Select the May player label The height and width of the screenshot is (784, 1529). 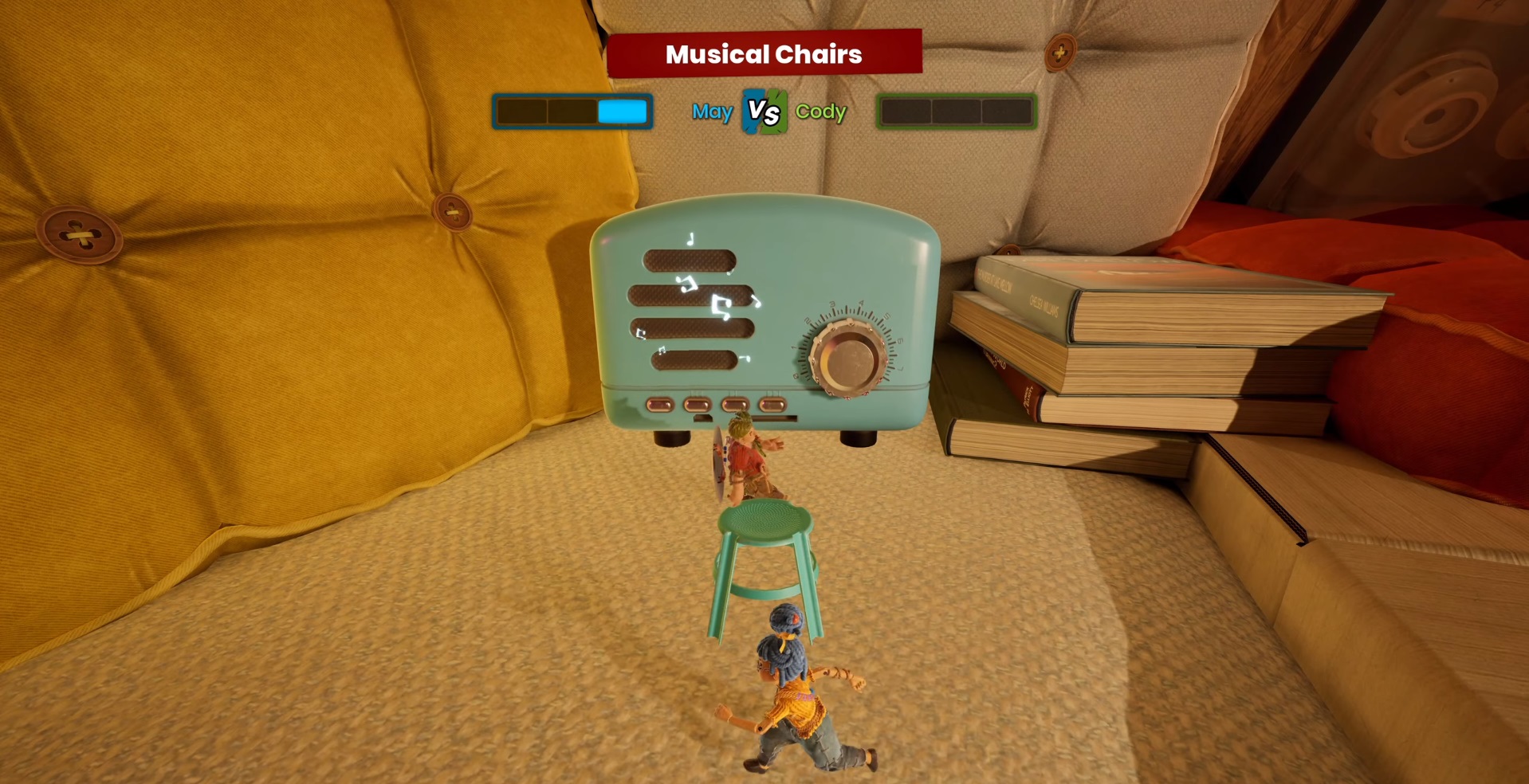coord(712,112)
